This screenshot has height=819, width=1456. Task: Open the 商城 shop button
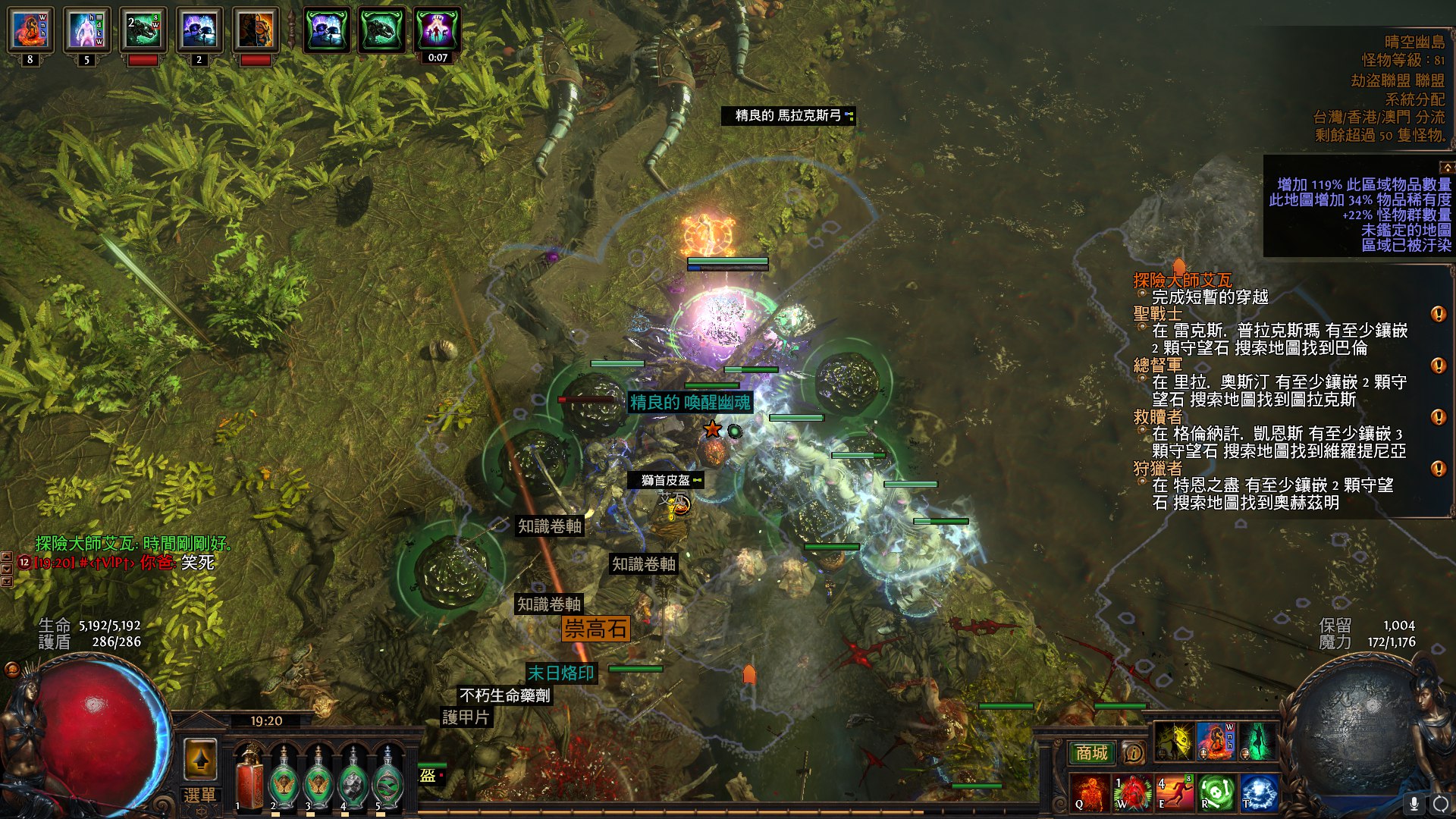[x=1091, y=753]
